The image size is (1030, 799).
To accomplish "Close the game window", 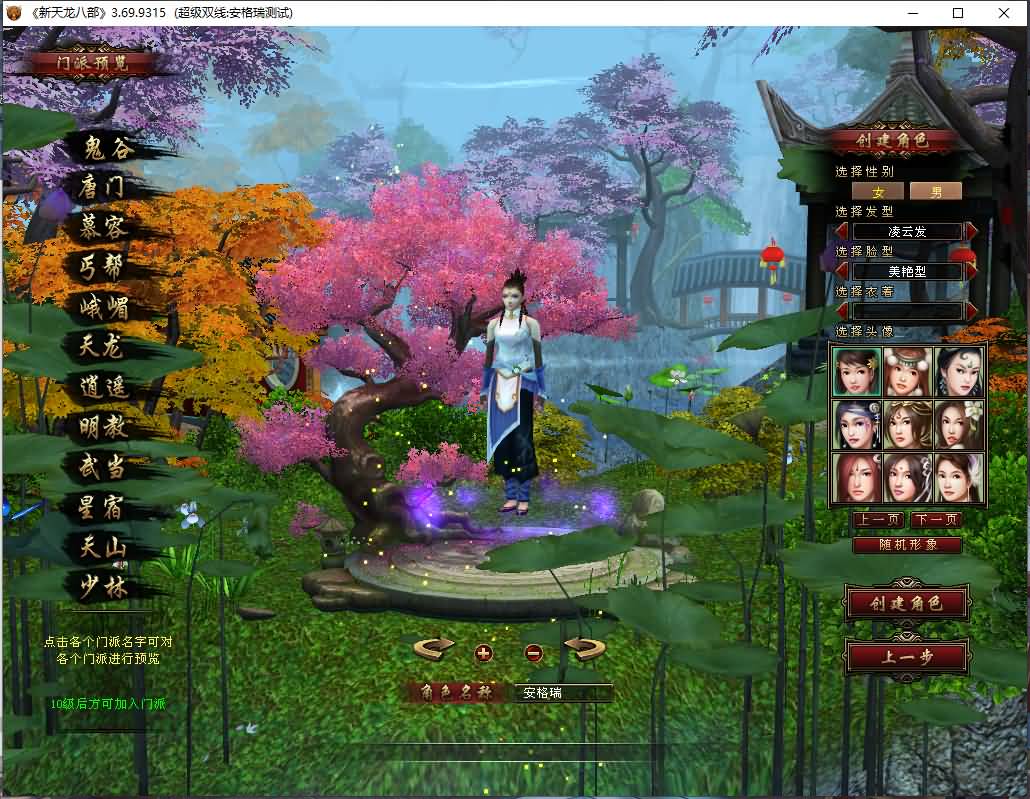I will point(1004,13).
